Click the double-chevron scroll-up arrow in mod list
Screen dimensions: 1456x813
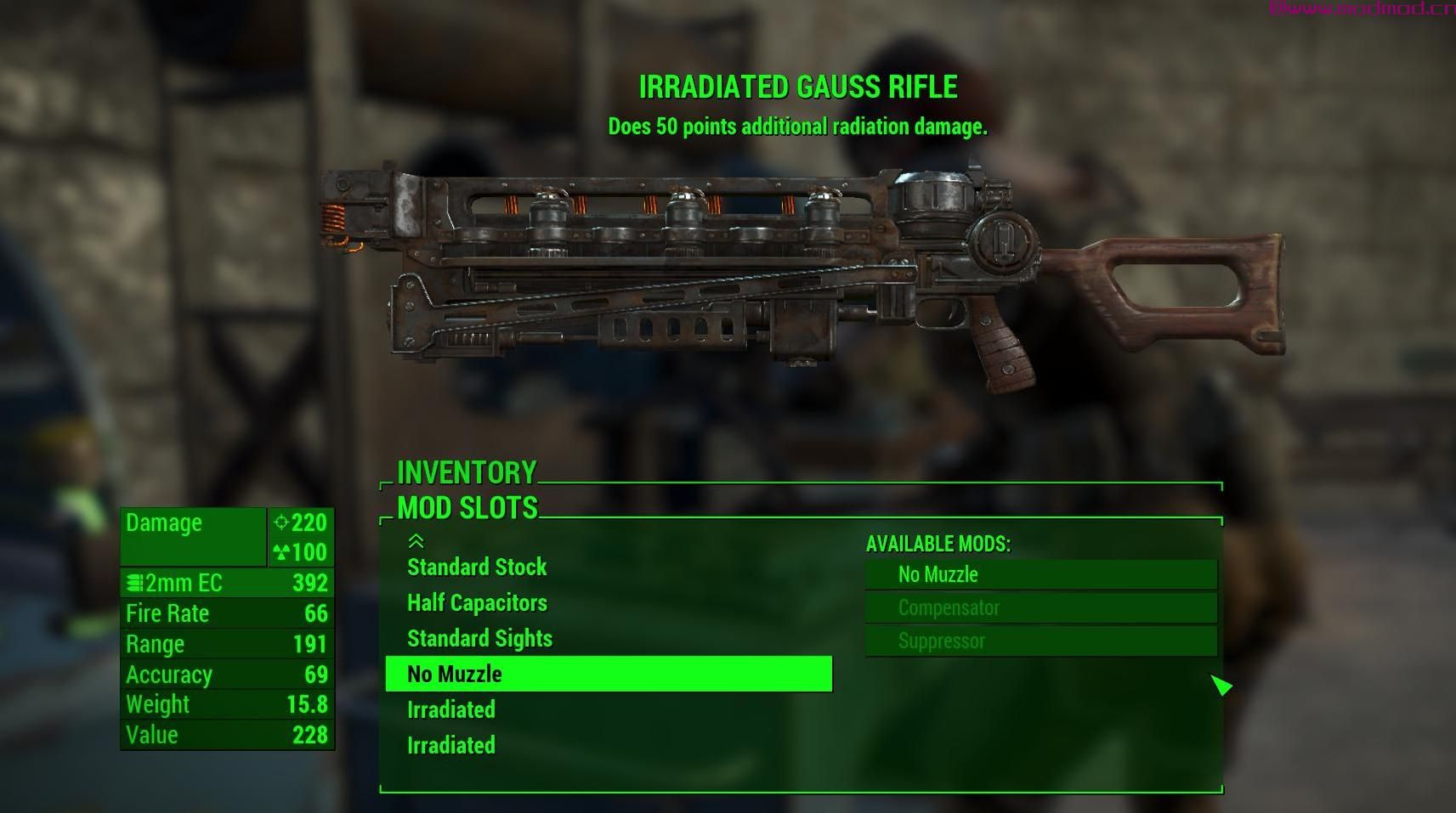point(416,541)
